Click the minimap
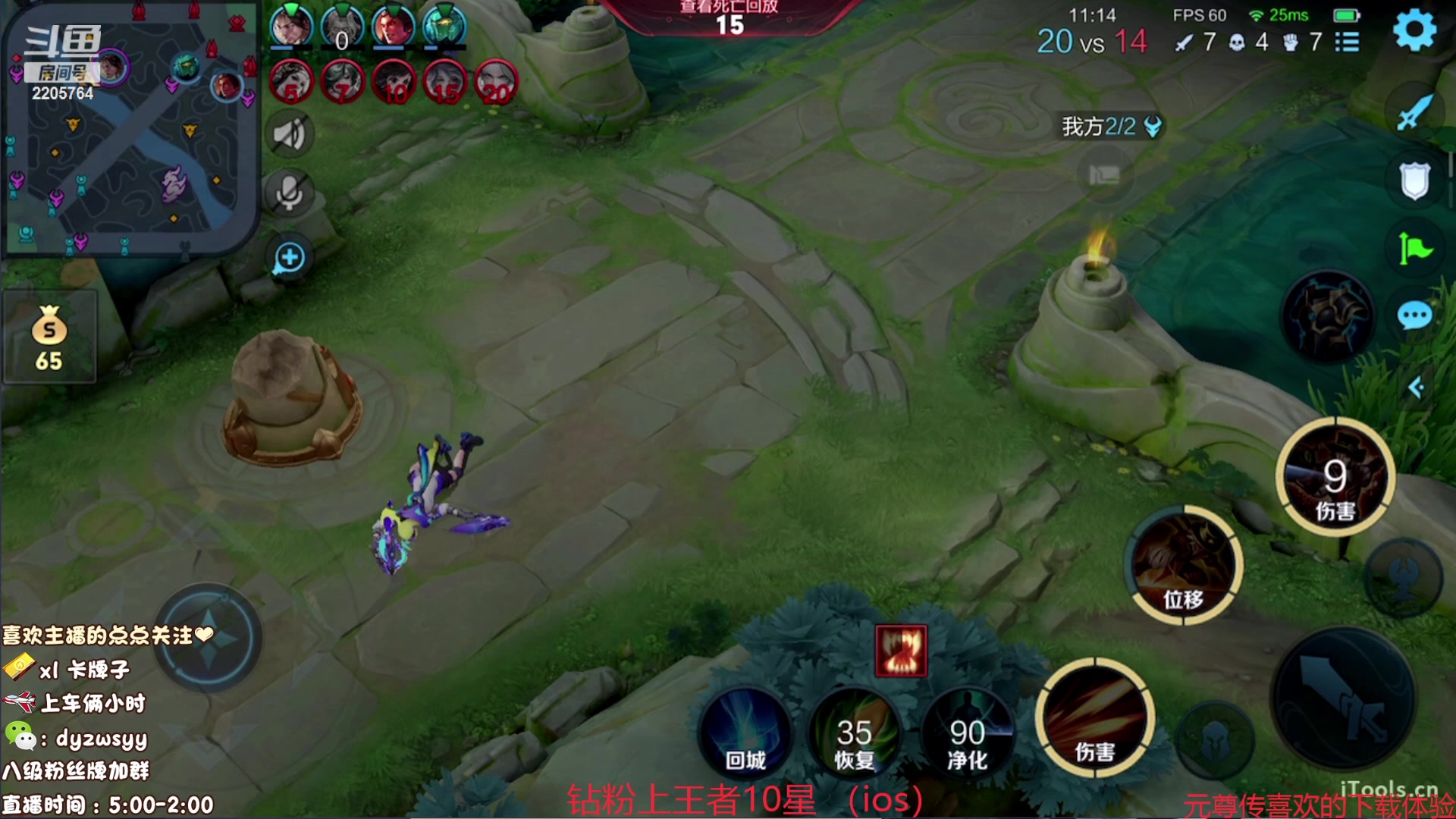The height and width of the screenshot is (819, 1456). [130, 129]
